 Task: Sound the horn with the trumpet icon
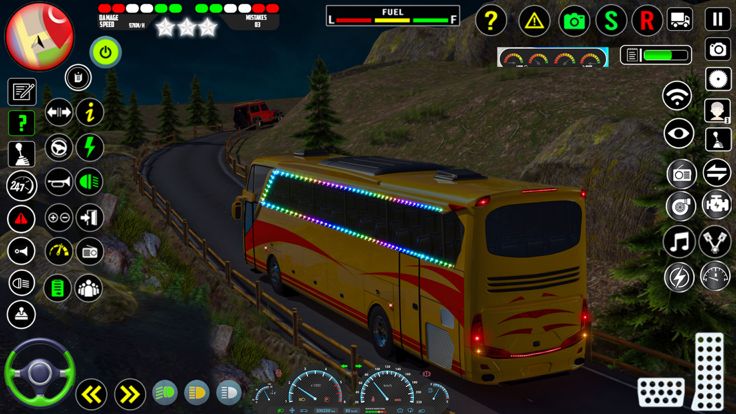click(x=59, y=181)
